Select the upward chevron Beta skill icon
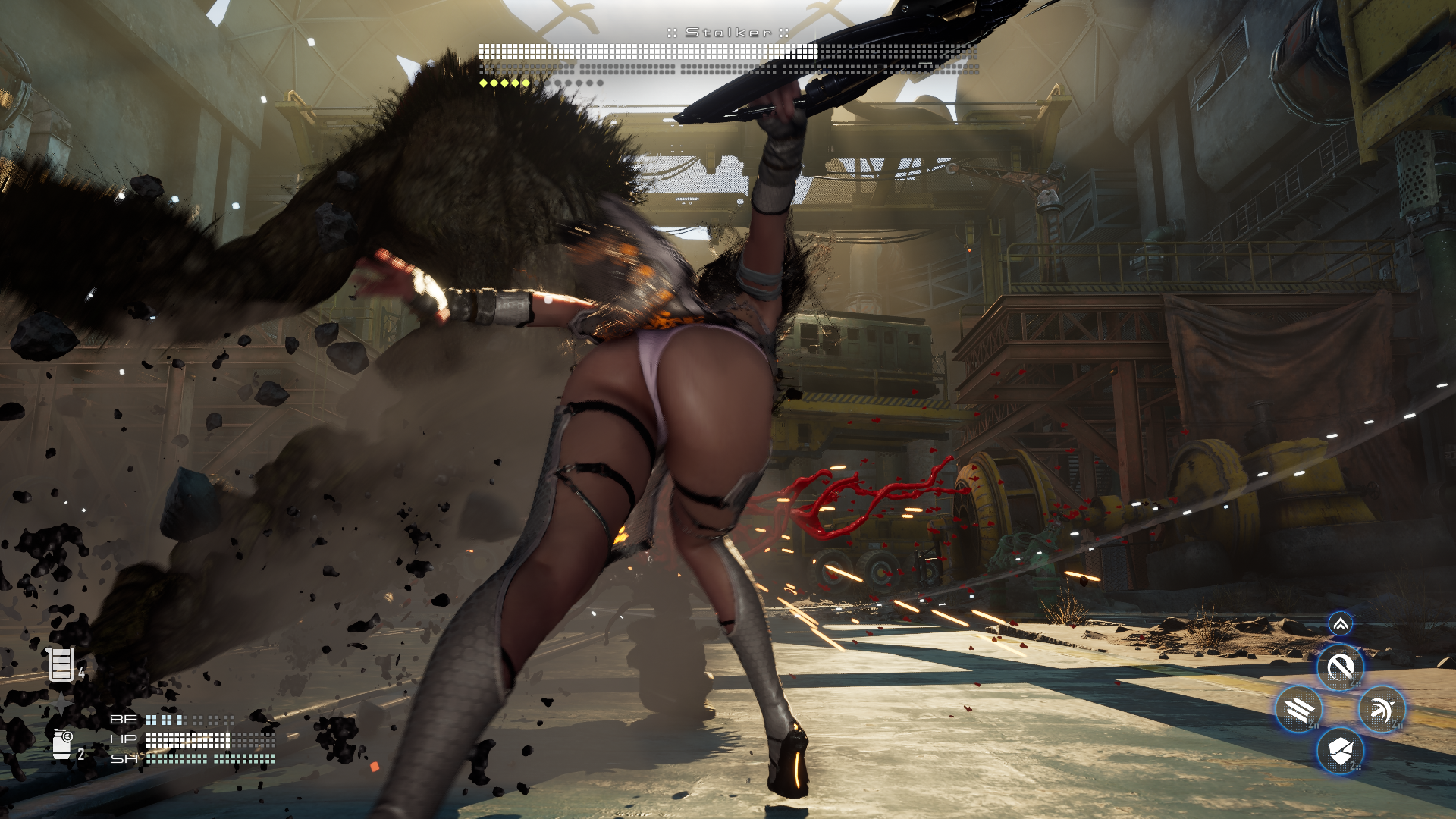The image size is (1456, 819). [1341, 623]
